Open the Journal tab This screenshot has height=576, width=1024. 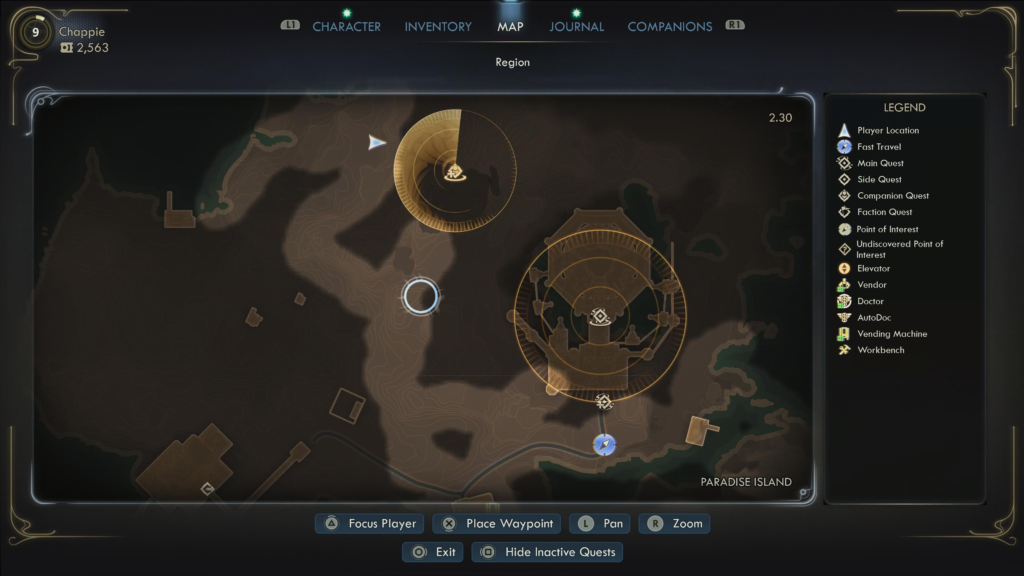pos(576,27)
